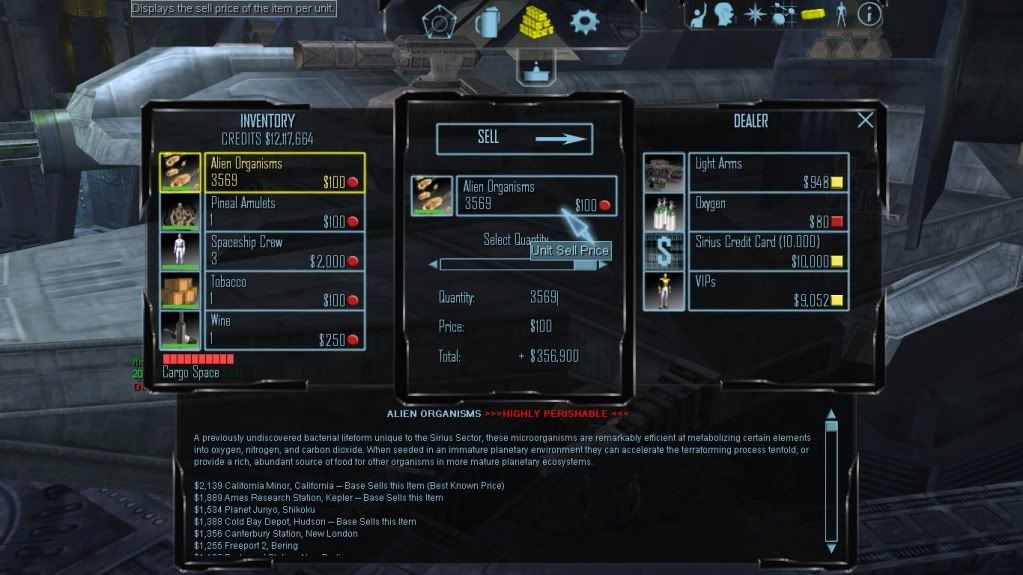
Task: Go to the launch pad pentagon icon
Action: click(x=438, y=20)
